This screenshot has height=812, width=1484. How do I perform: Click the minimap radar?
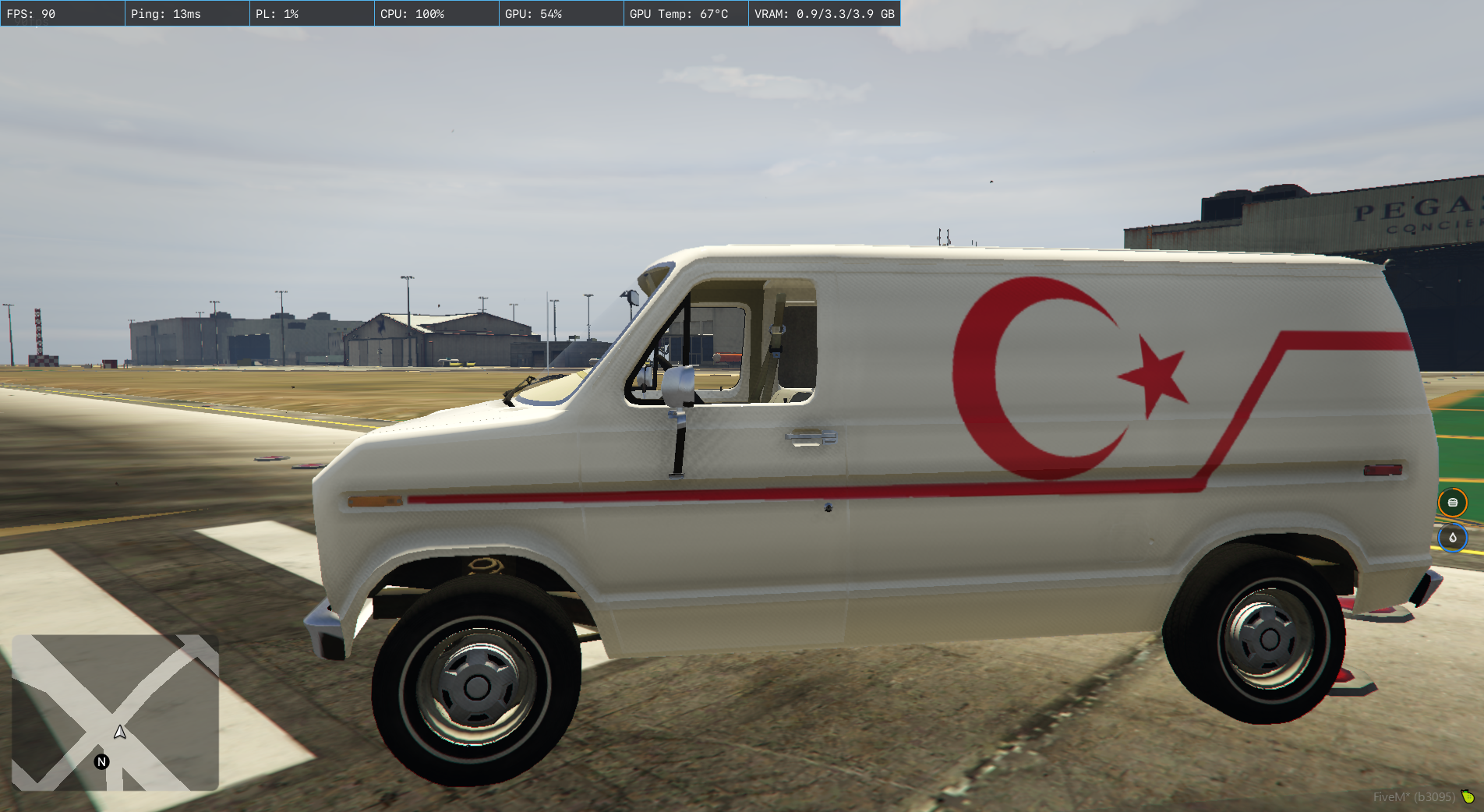115,712
